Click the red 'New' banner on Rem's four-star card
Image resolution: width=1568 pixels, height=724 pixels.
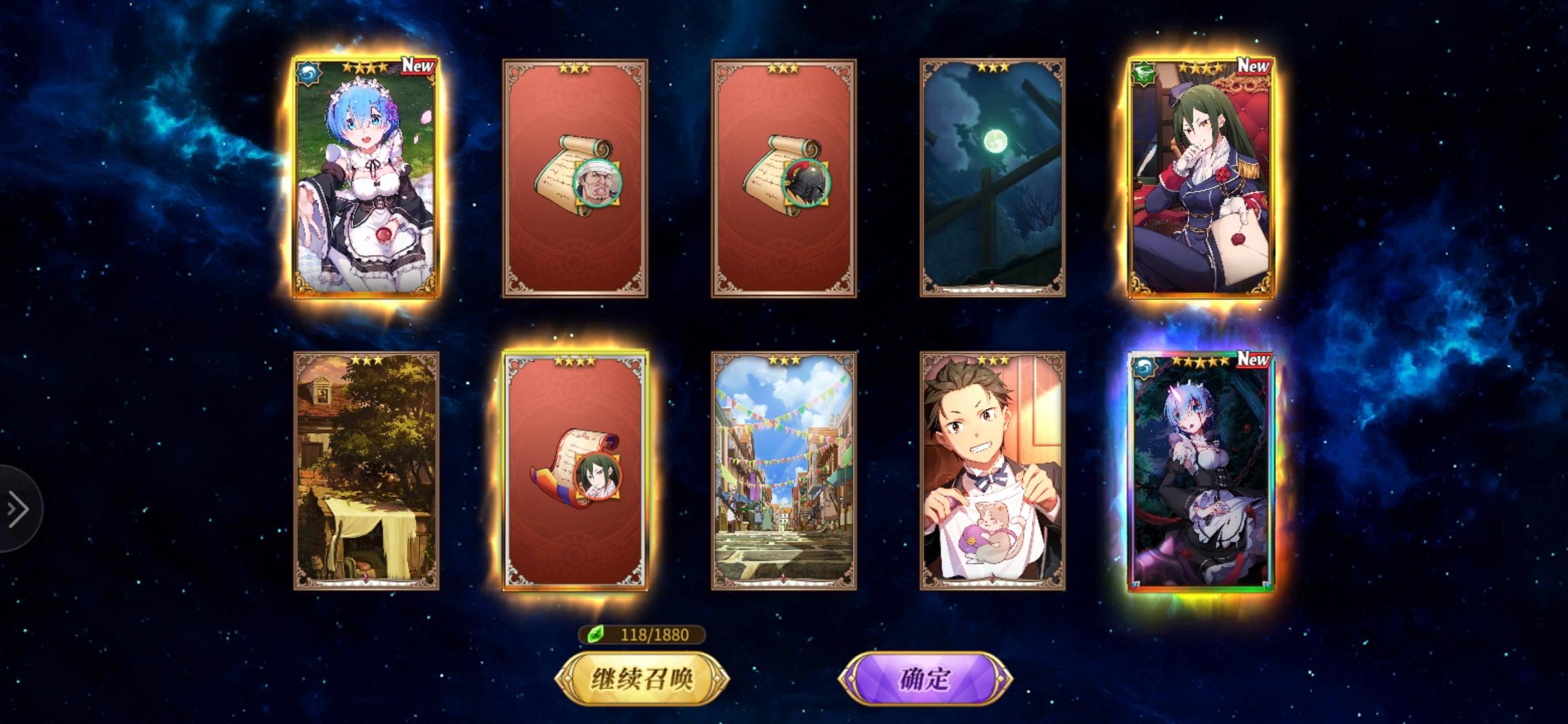coord(417,66)
